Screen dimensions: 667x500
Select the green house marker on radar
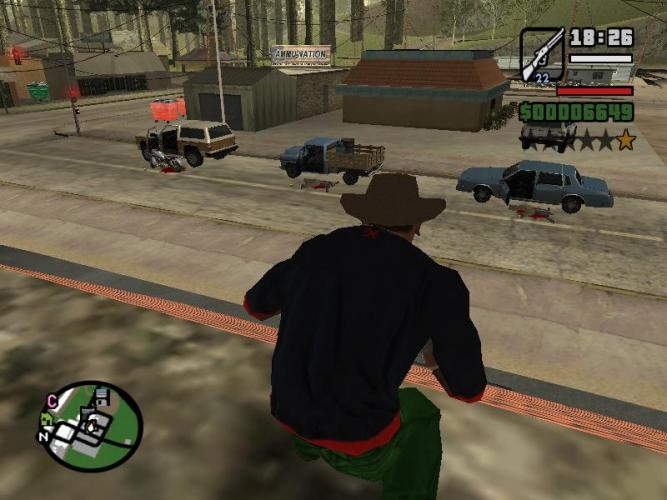(x=47, y=421)
